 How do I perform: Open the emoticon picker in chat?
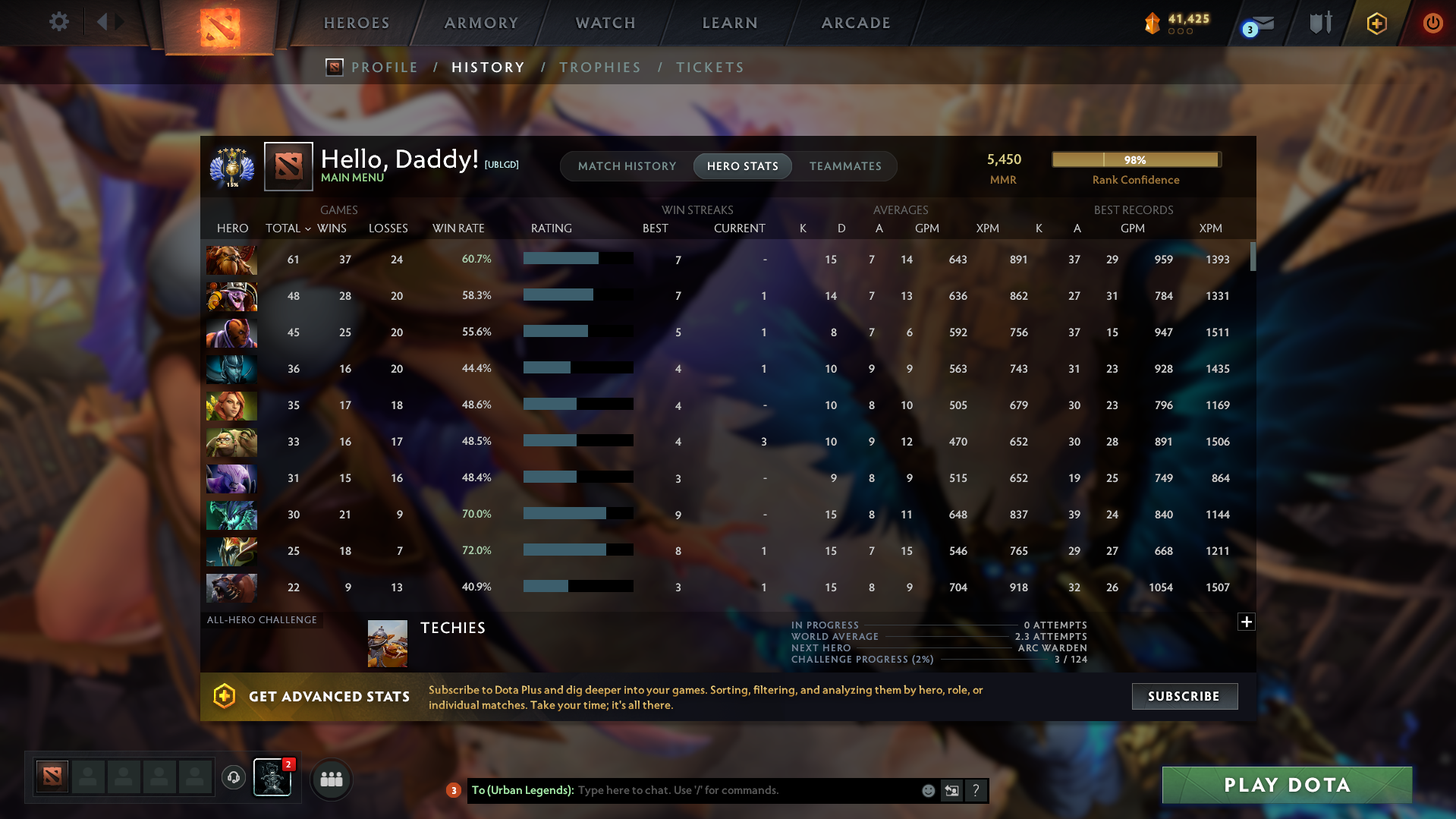click(x=928, y=789)
